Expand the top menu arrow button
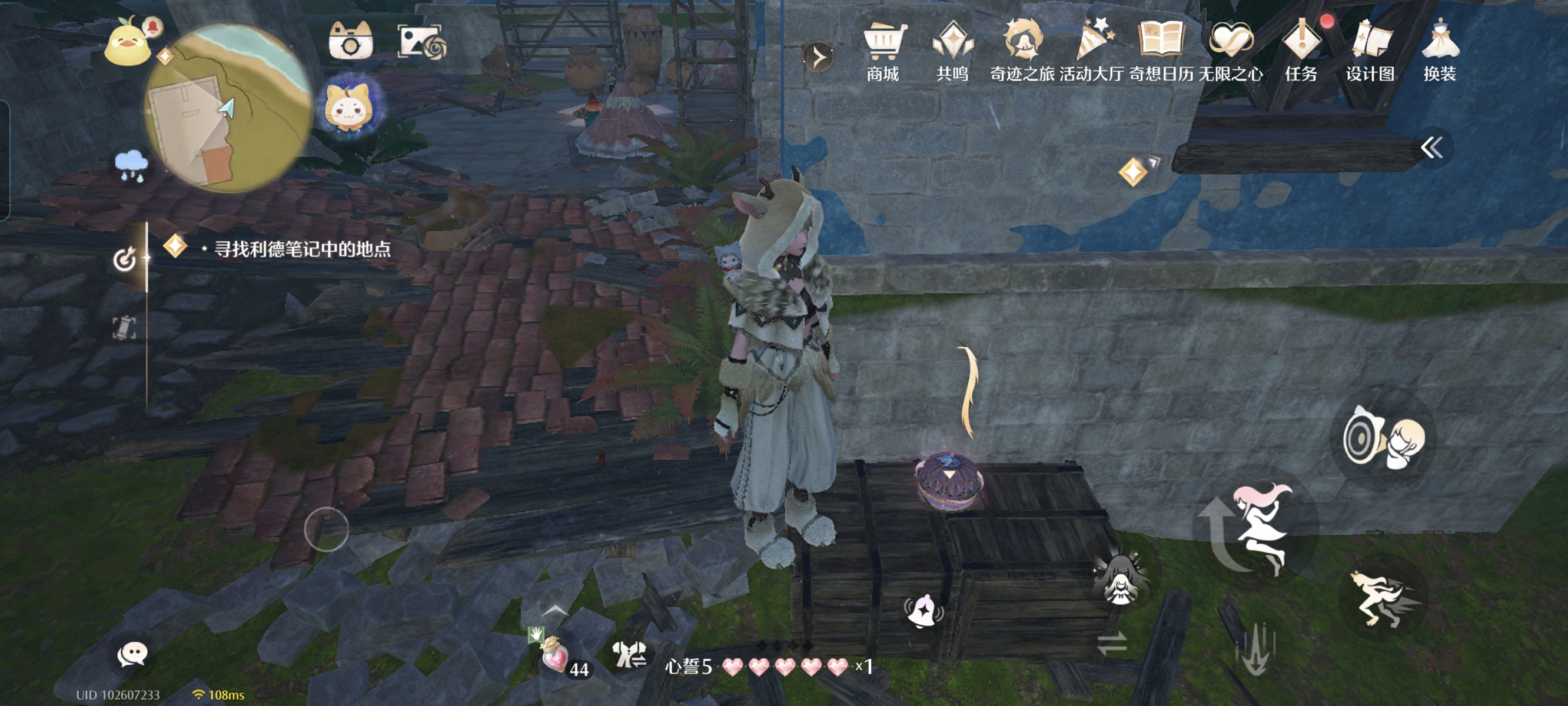Screen dimensions: 1568x706 pyautogui.click(x=819, y=58)
